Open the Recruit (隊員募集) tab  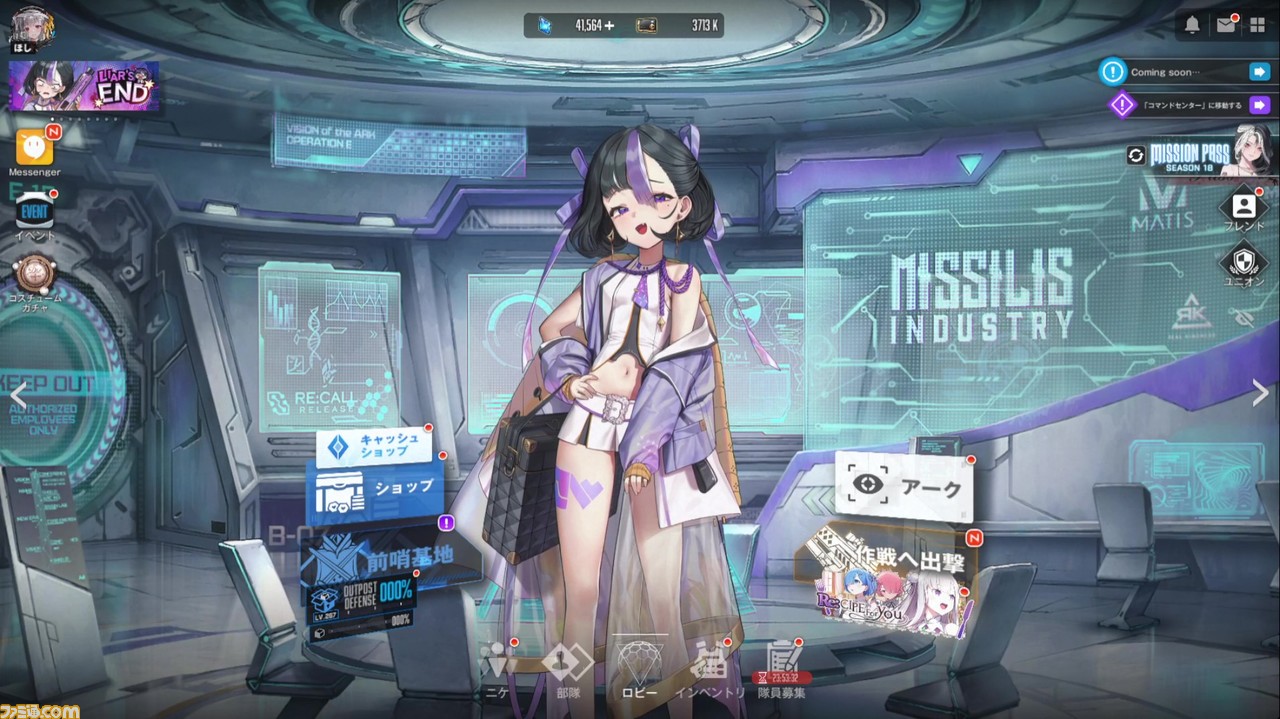[x=781, y=667]
